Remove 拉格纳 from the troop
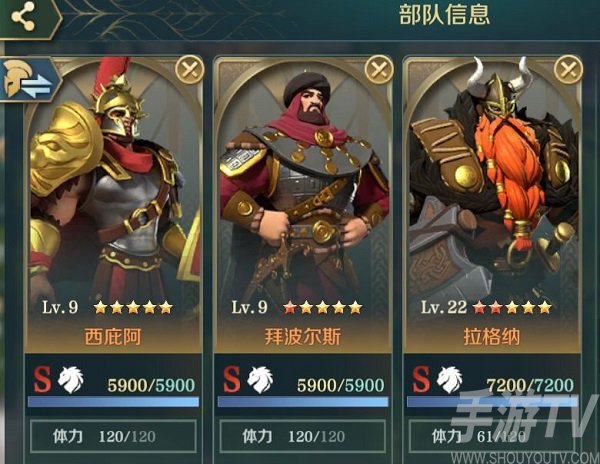Image resolution: width=600 pixels, height=464 pixels. [568, 69]
